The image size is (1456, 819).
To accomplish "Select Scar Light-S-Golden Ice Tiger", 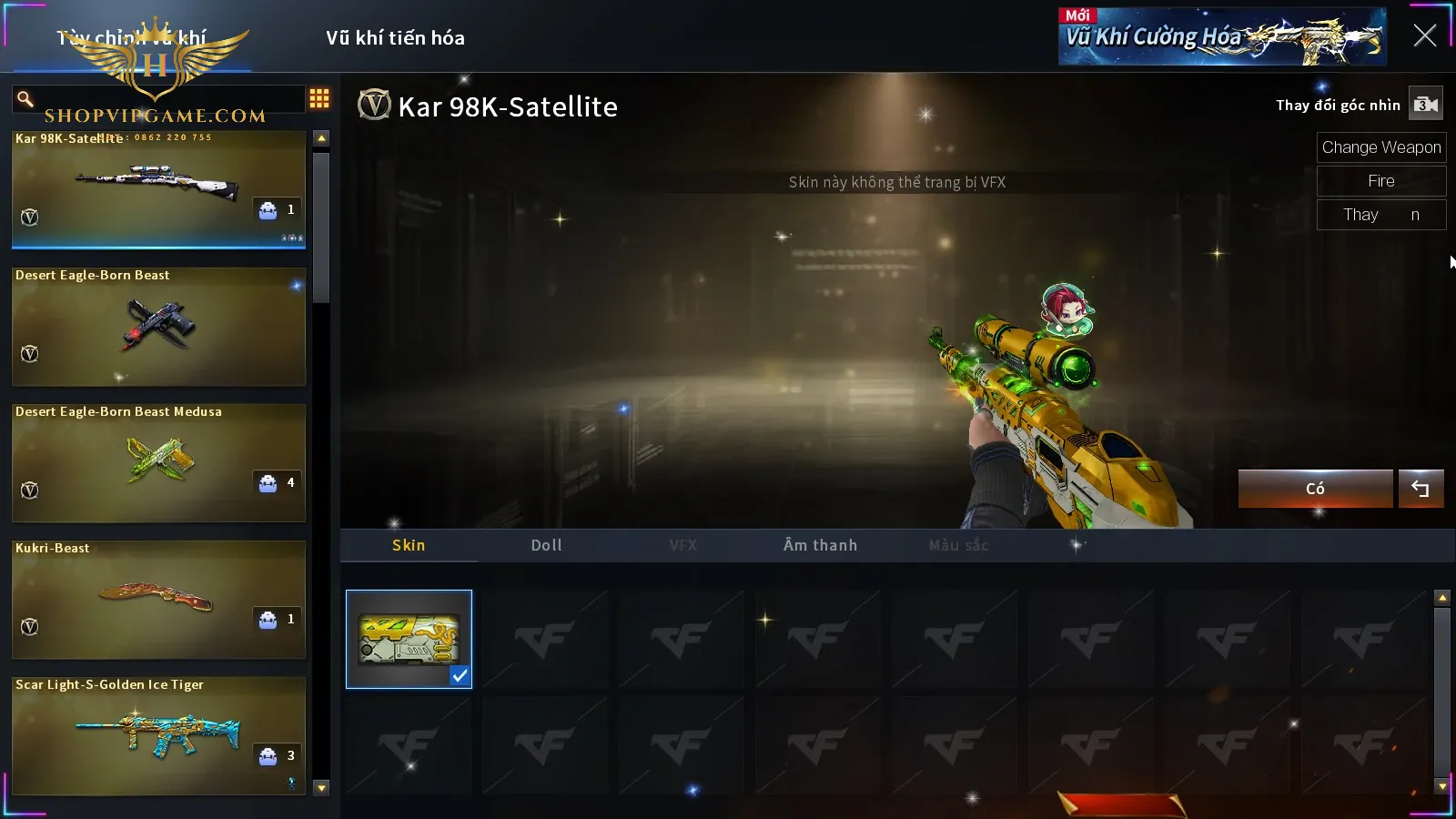I will 158,735.
